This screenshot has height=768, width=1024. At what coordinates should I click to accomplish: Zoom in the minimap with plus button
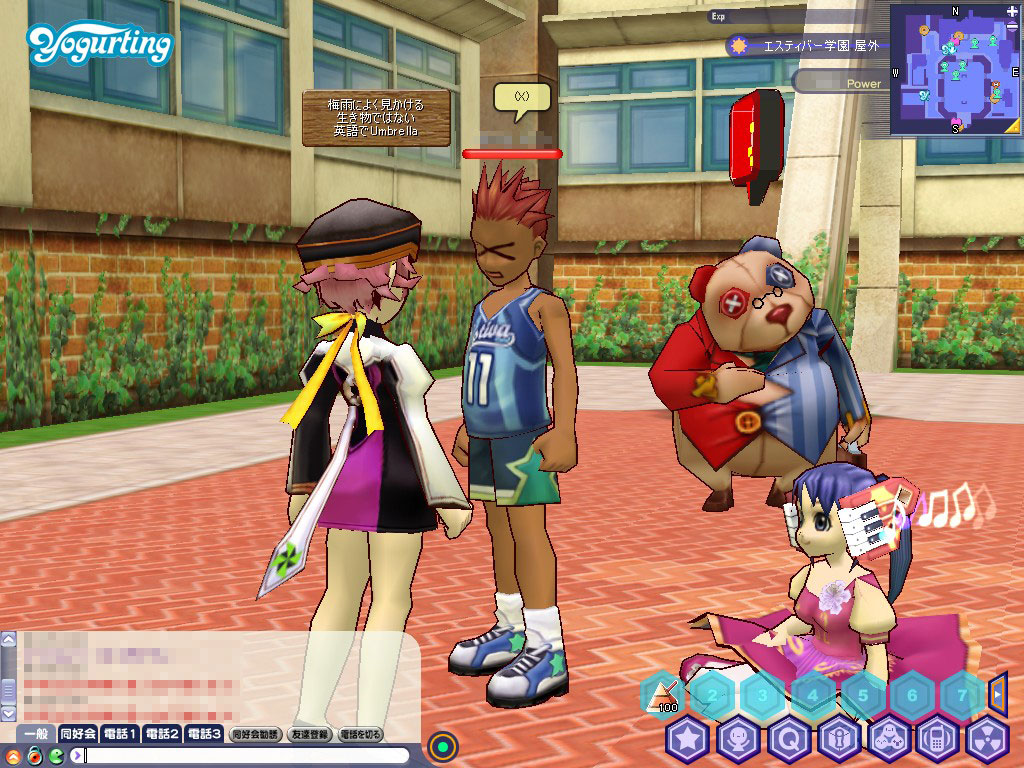coord(1013,12)
